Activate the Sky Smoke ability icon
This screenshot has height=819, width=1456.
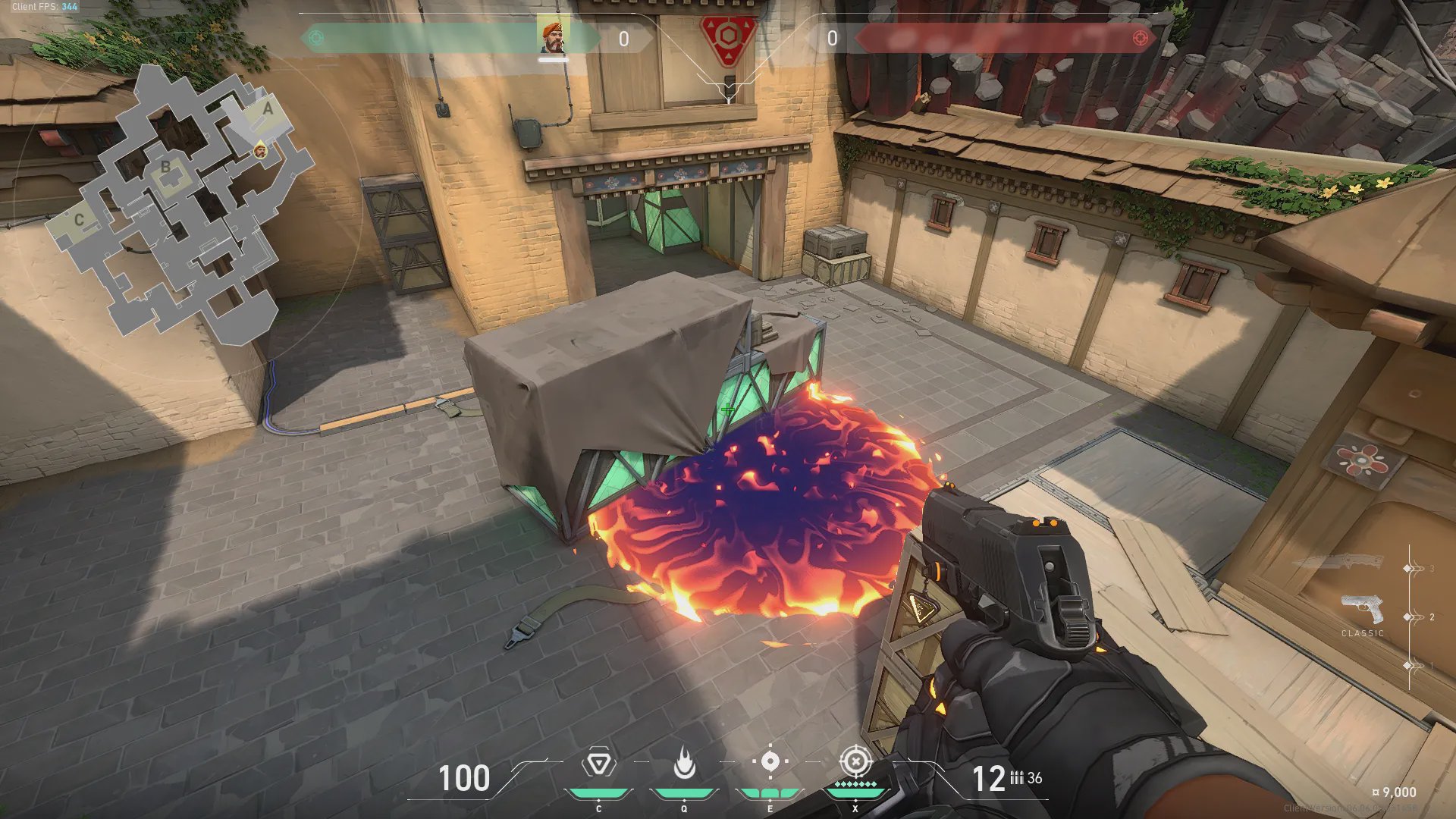[770, 761]
